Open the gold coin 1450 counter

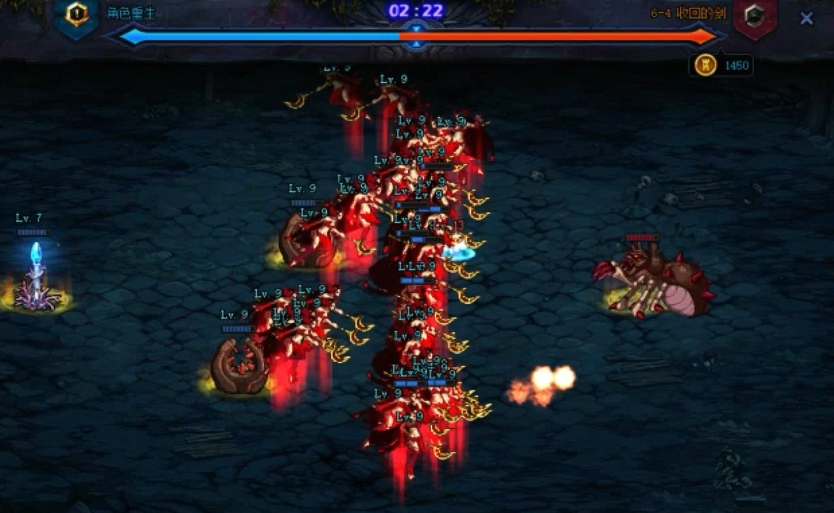(721, 66)
